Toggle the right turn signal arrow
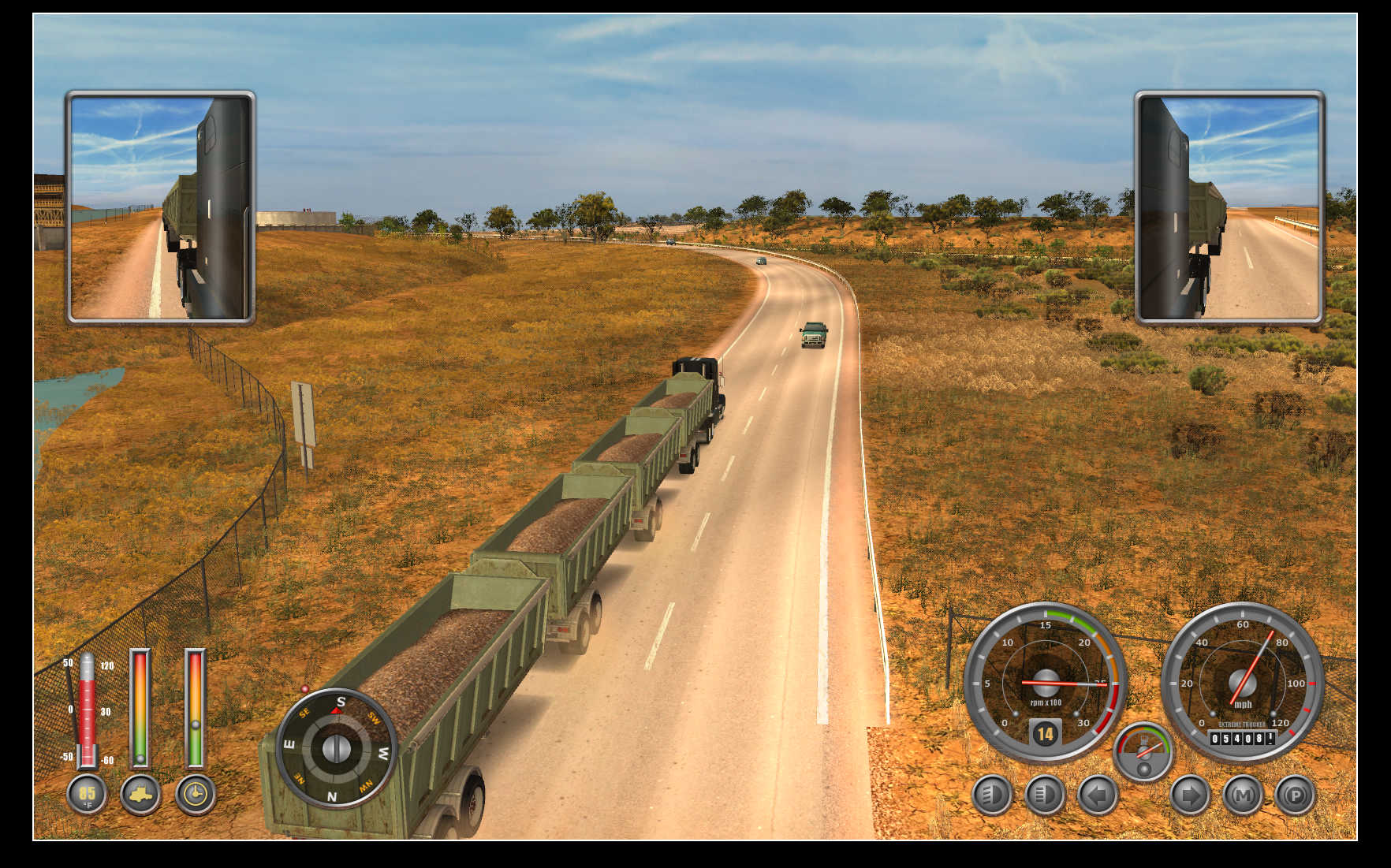This screenshot has height=868, width=1391. pos(1189,795)
